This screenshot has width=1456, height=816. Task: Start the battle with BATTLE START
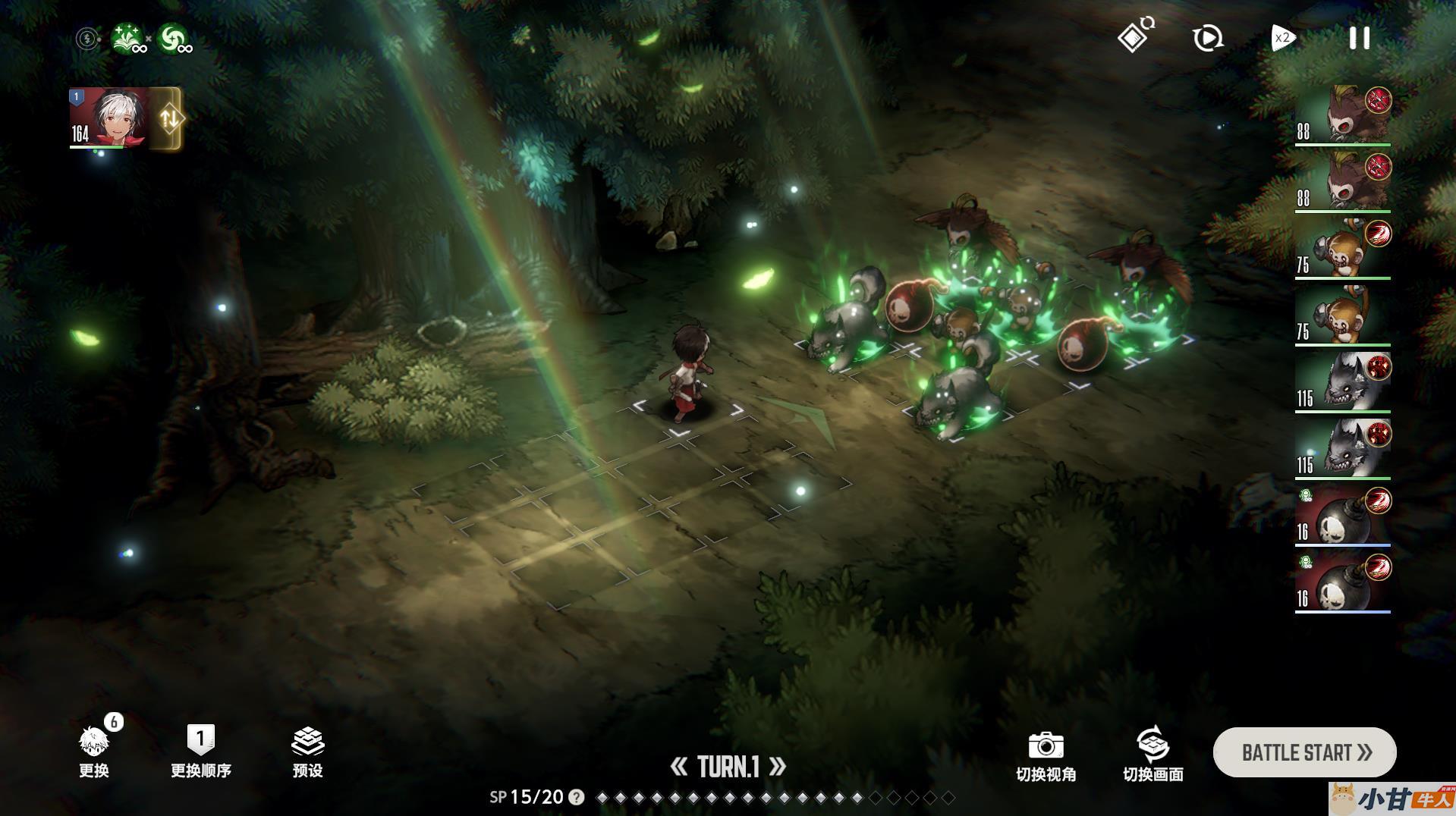[1304, 752]
